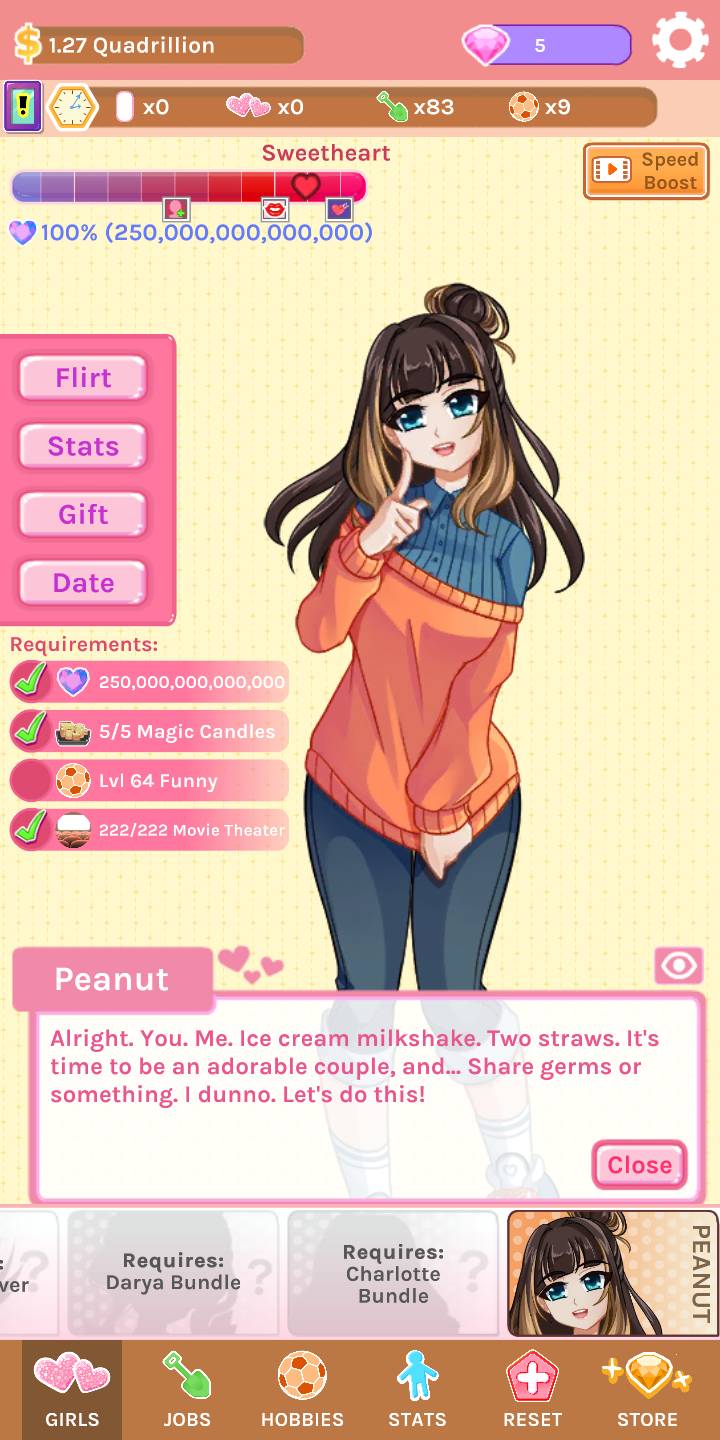Switch to the Girls tab

[72, 1390]
